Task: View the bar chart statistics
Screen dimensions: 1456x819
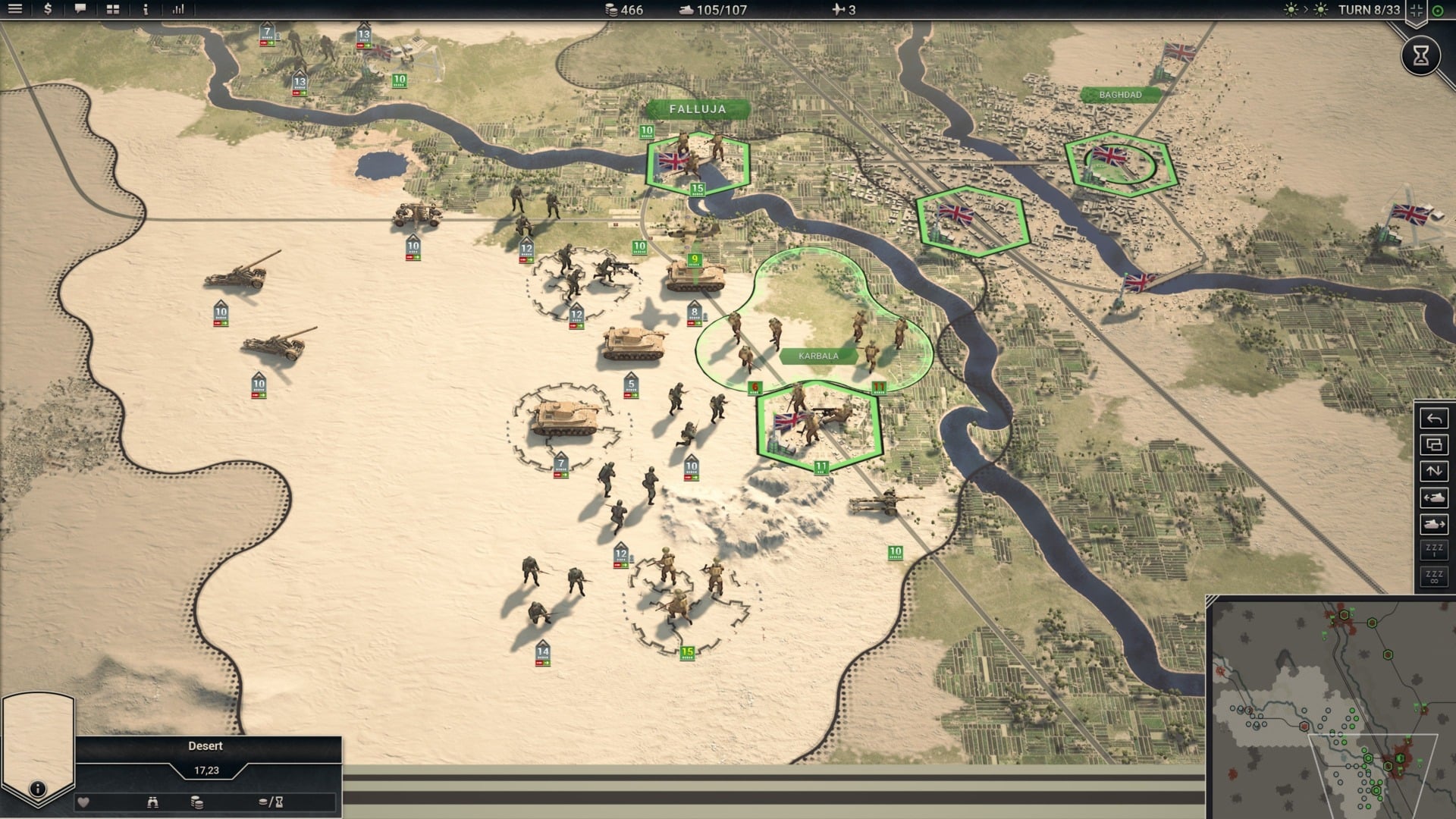Action: [178, 9]
